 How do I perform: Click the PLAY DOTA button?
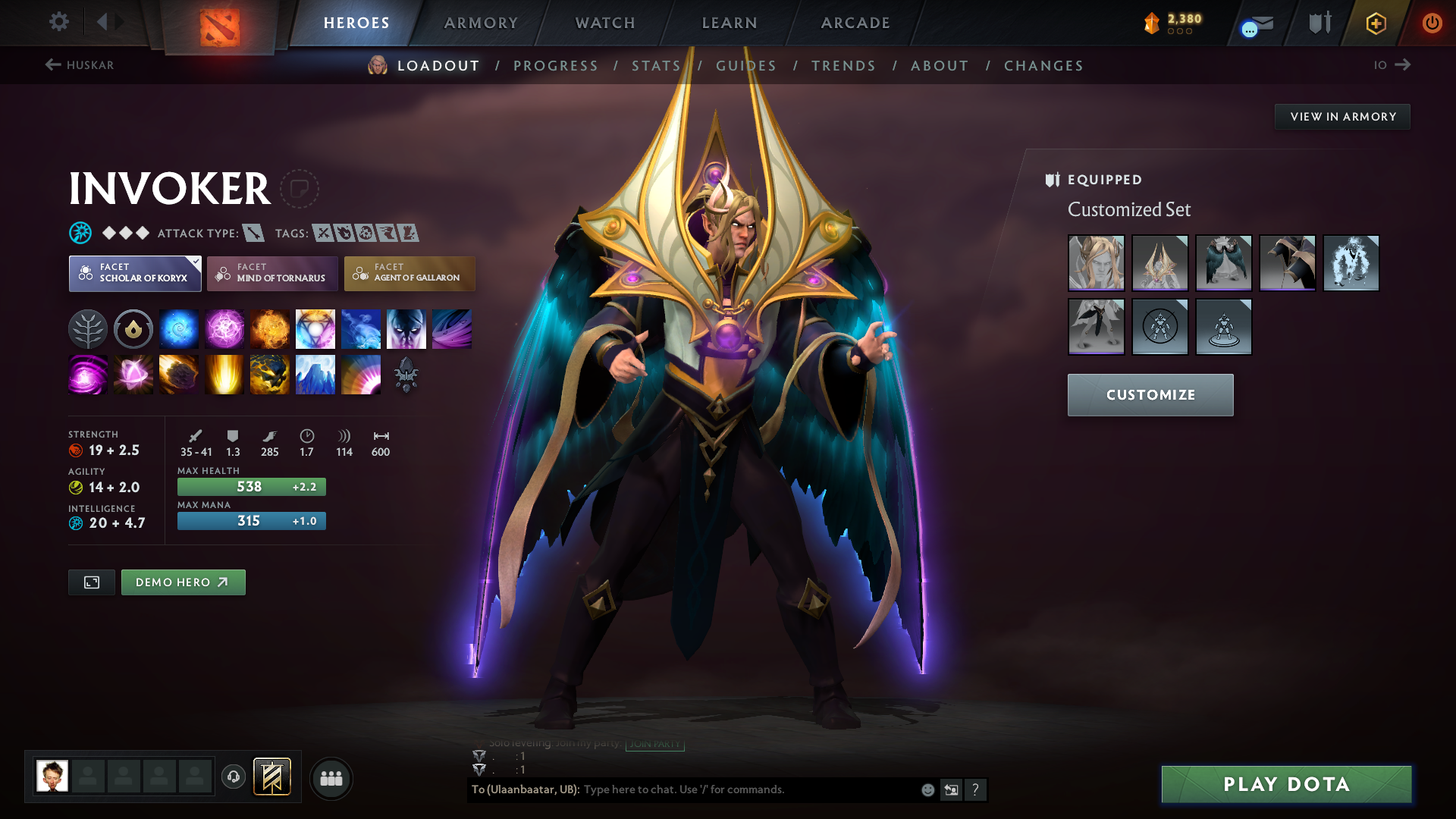coord(1285,784)
